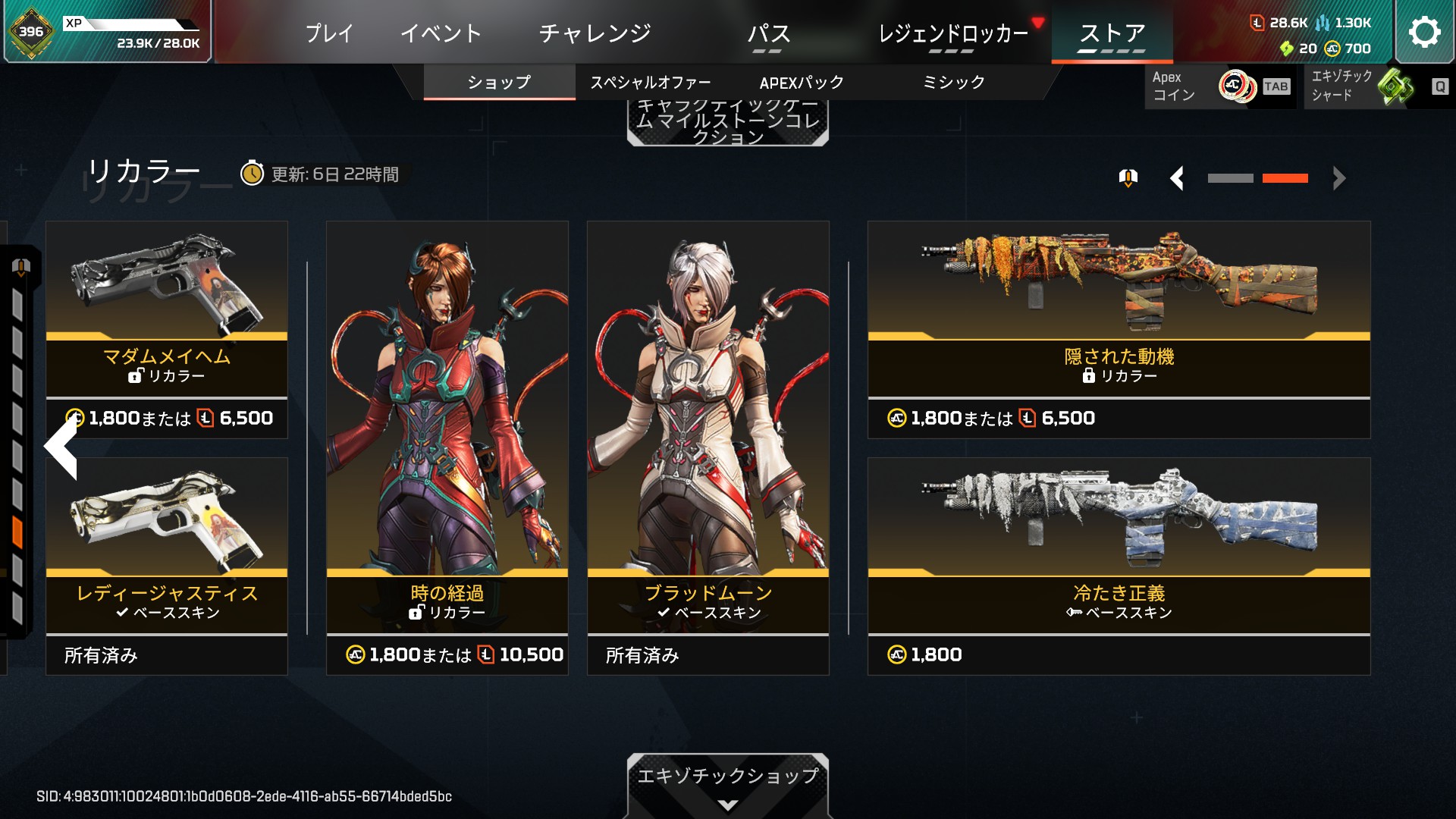Go to the チャレンジ tab
This screenshot has height=819, width=1456.
pyautogui.click(x=595, y=33)
